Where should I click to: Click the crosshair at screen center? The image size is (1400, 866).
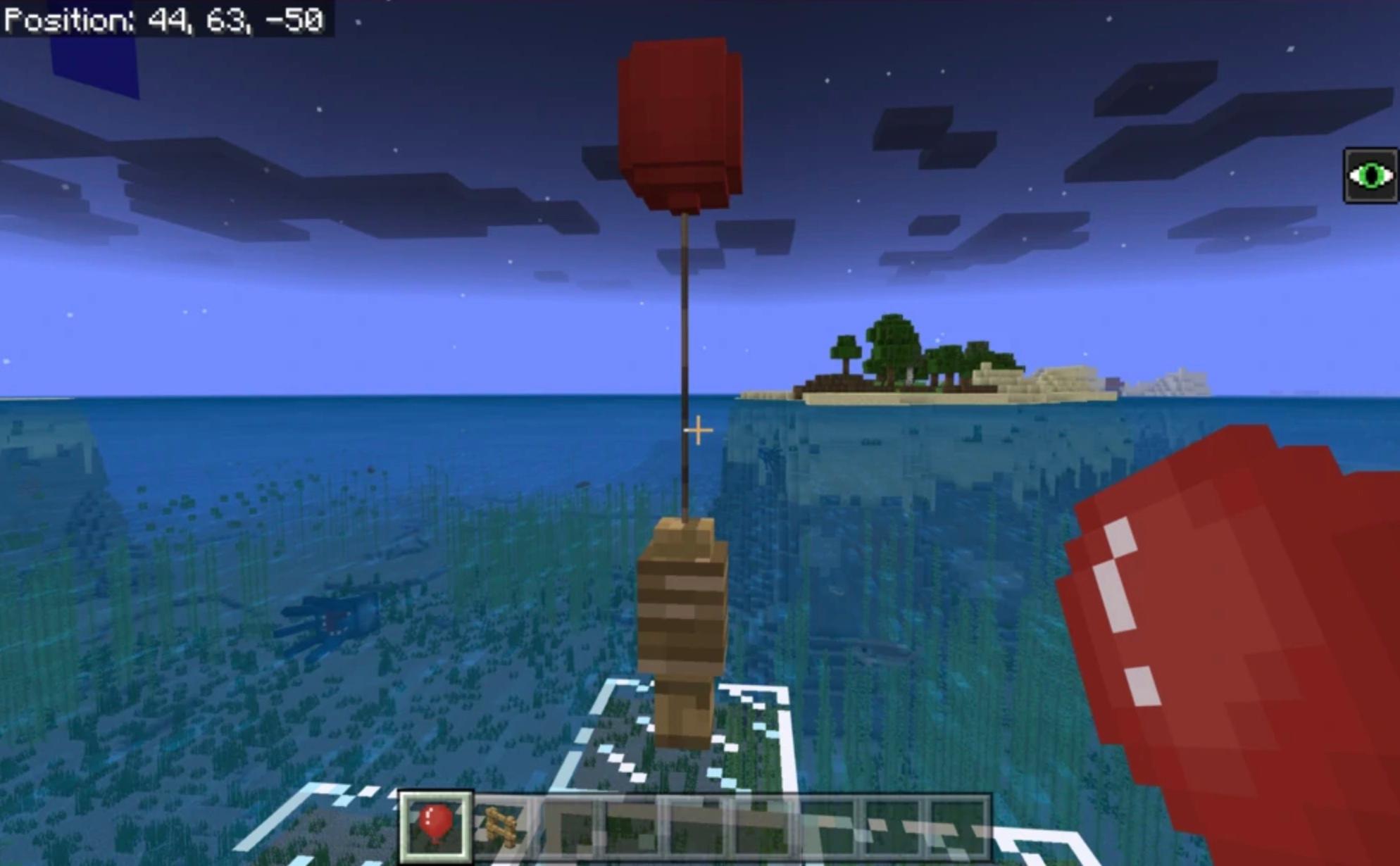697,427
